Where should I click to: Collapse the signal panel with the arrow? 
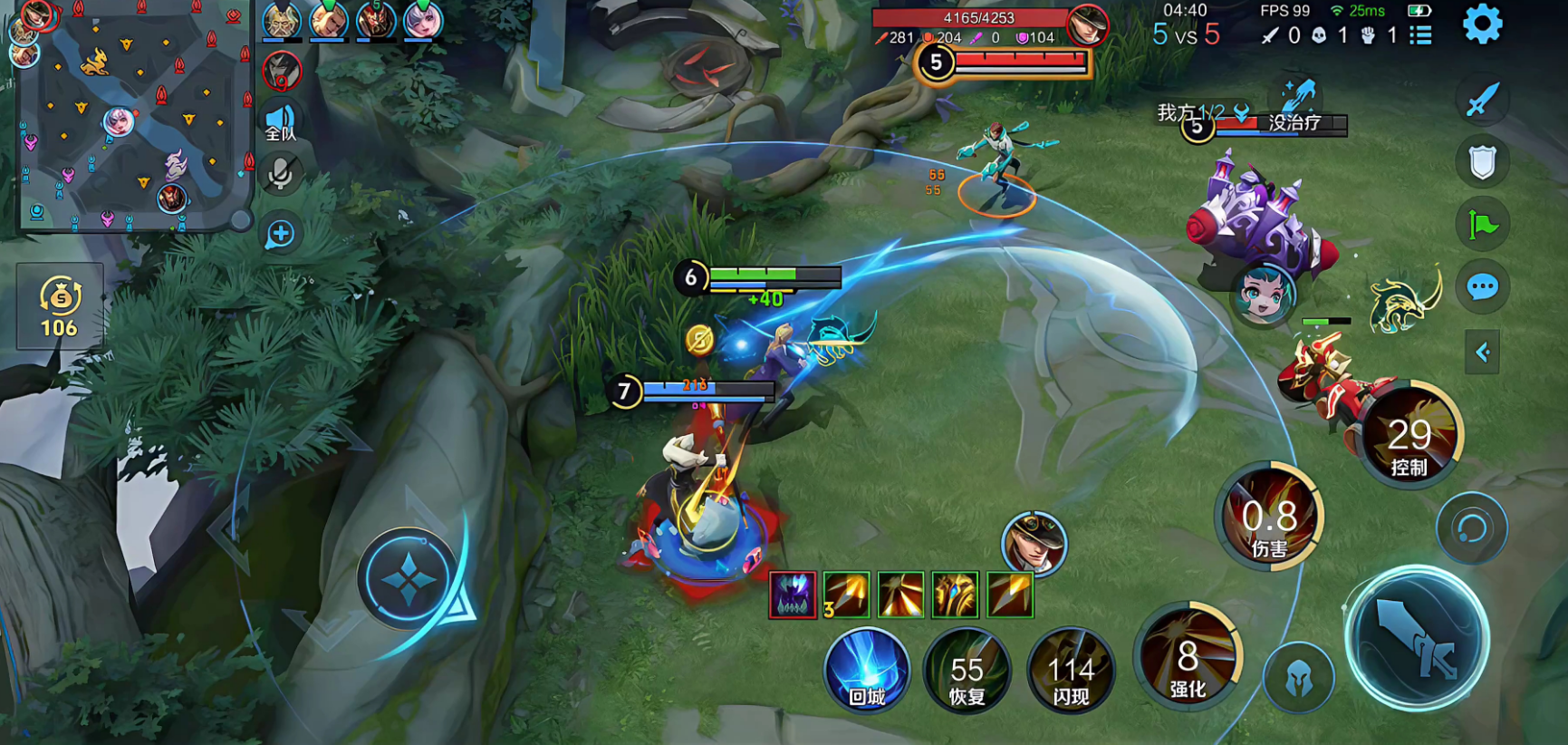(1482, 352)
